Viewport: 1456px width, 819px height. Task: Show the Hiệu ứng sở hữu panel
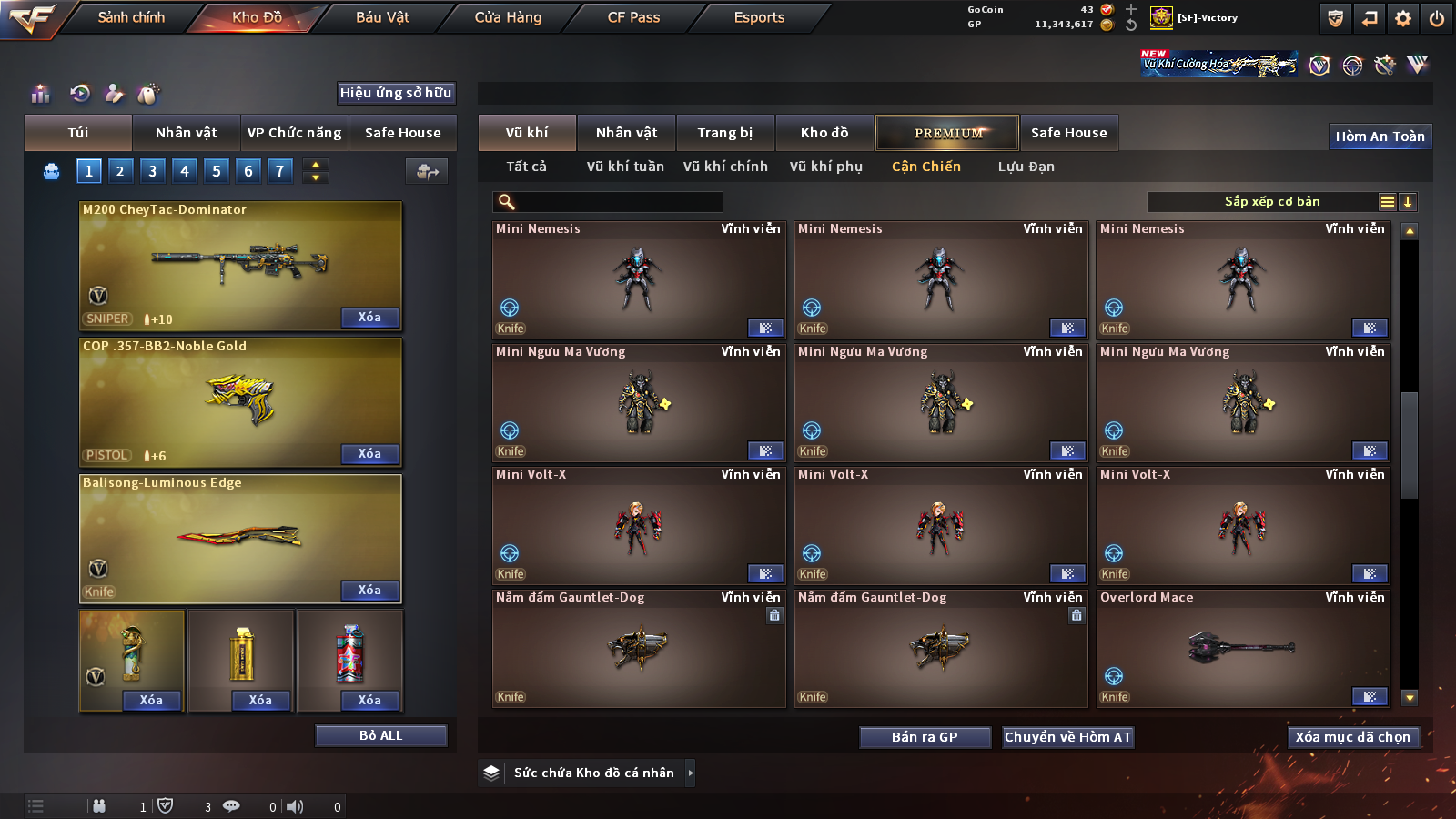pyautogui.click(x=396, y=93)
